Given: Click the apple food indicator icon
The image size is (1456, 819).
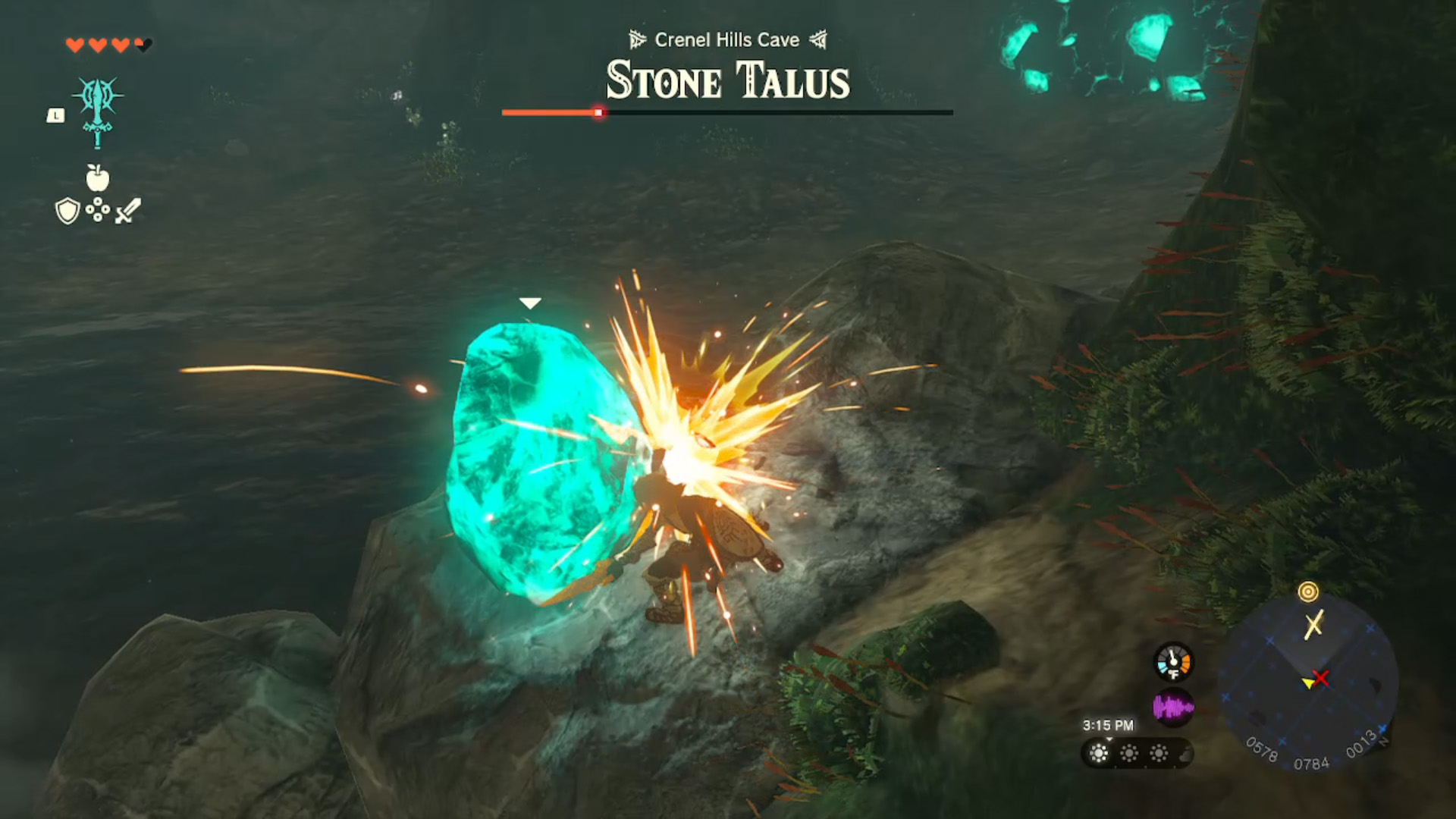Looking at the screenshot, I should [96, 176].
